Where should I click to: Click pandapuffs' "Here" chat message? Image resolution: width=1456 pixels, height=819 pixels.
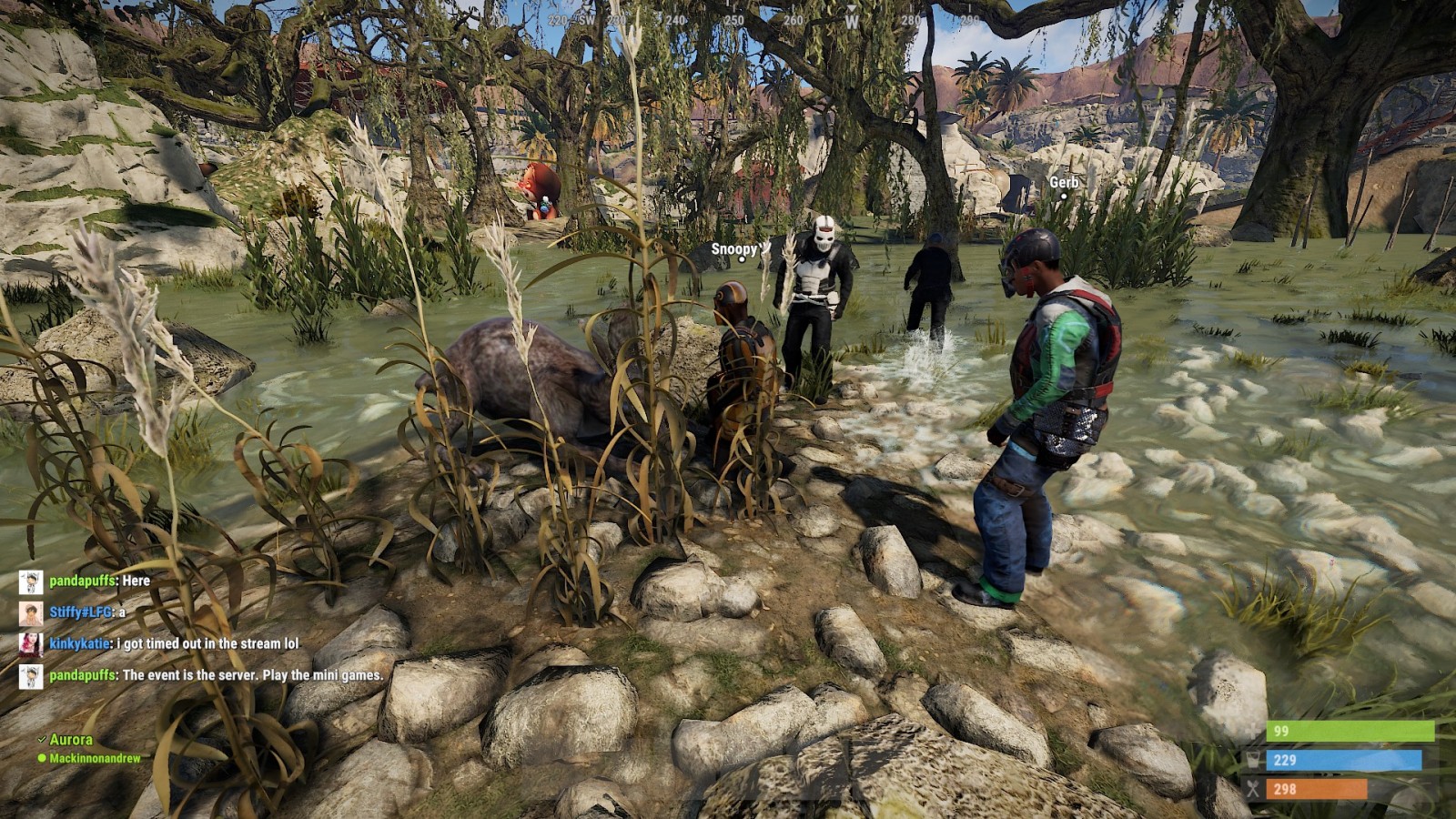[x=136, y=581]
